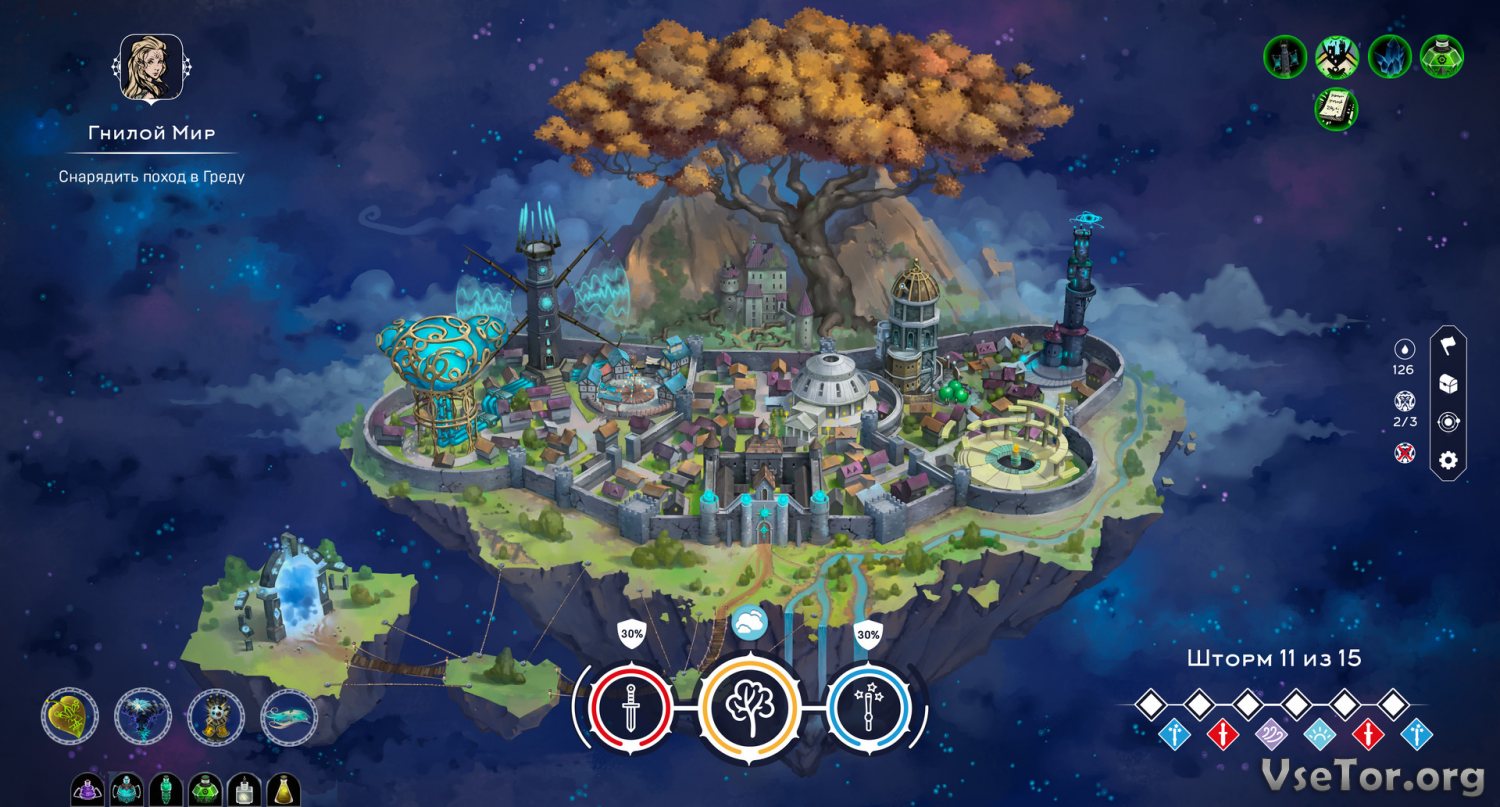
Task: Click the dark tower building icon
Action: [x=1285, y=57]
